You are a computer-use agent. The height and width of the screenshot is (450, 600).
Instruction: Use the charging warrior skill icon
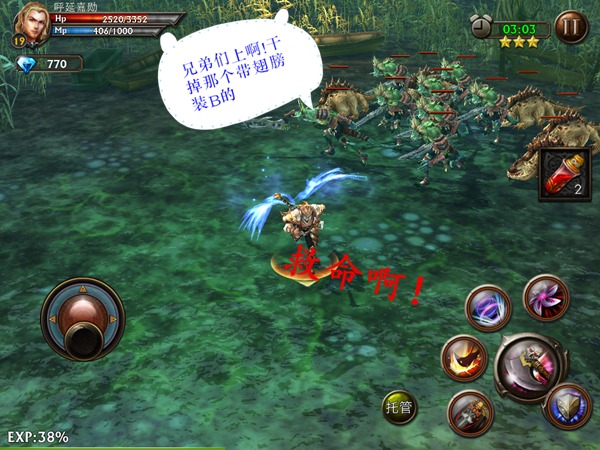click(x=470, y=413)
